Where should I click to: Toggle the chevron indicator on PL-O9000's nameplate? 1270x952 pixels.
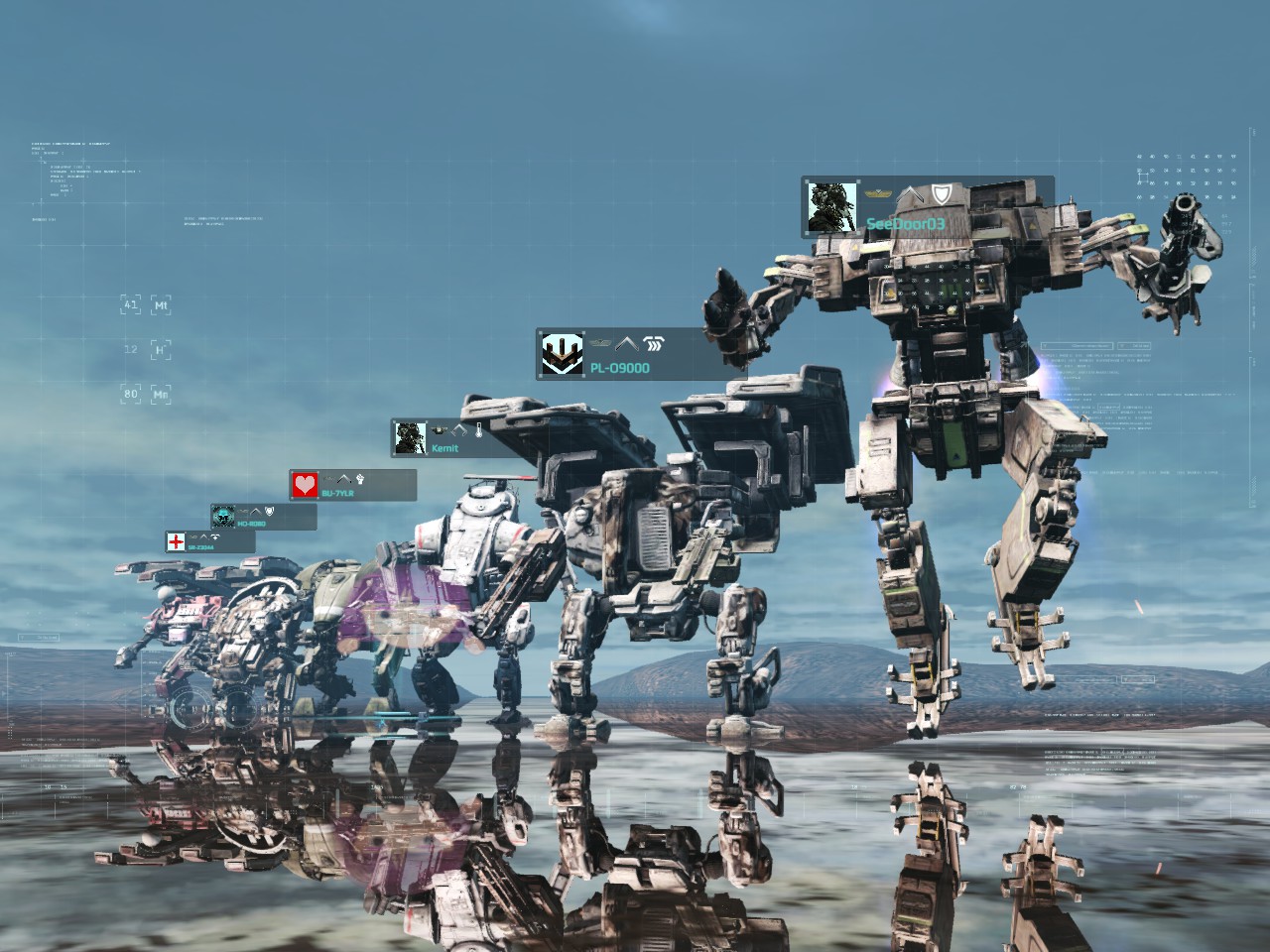[x=627, y=345]
